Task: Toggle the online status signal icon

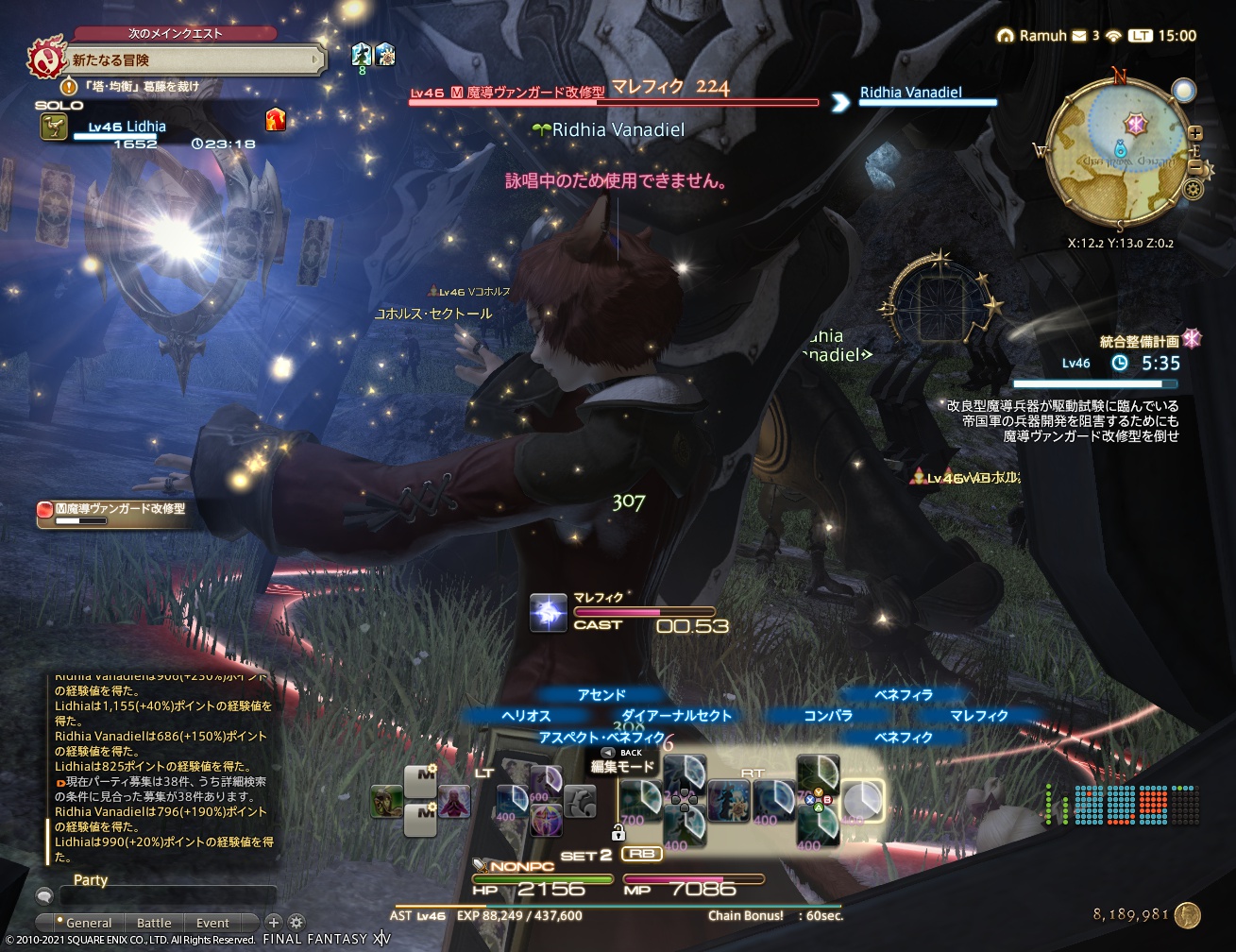Action: pos(1113,35)
